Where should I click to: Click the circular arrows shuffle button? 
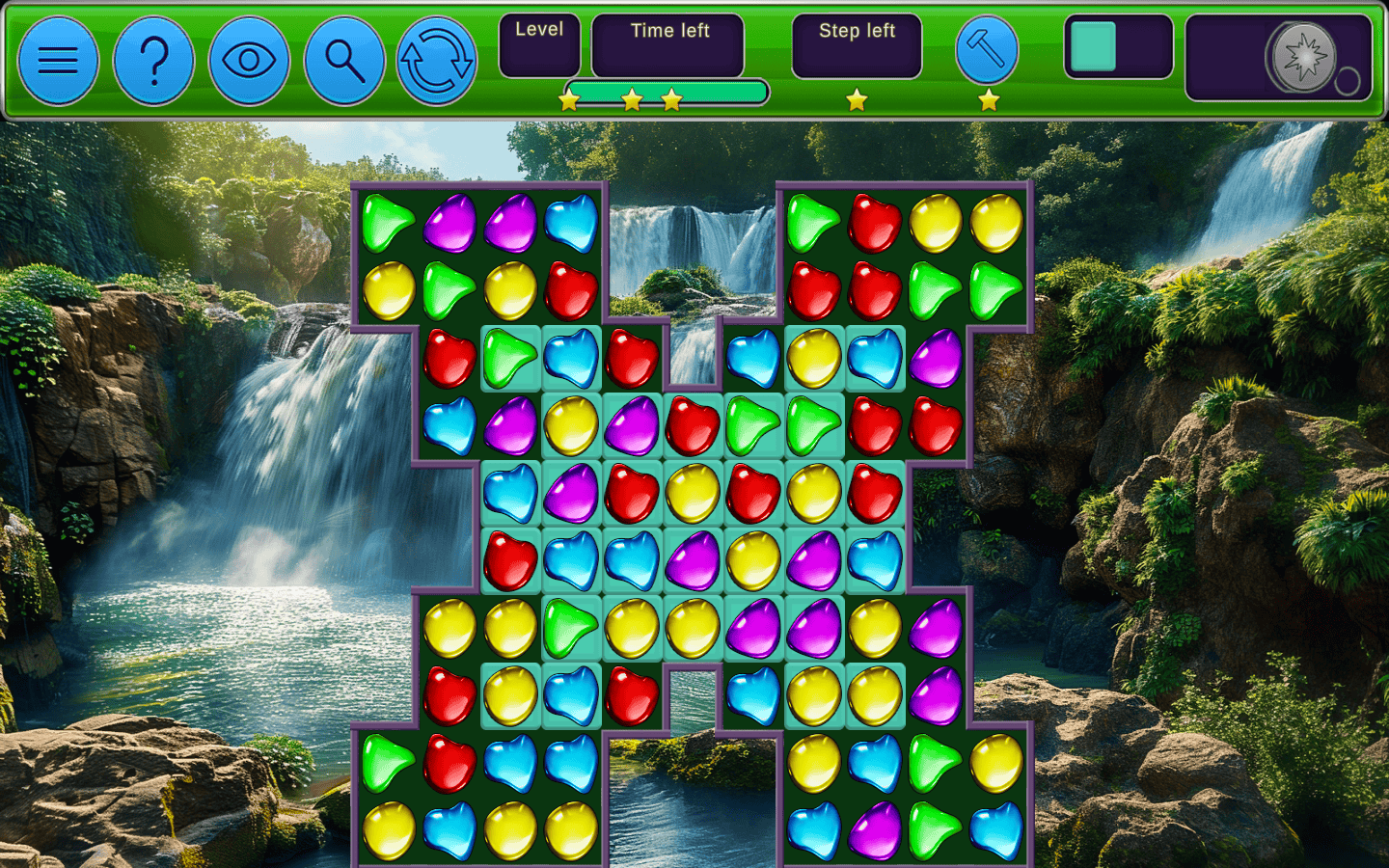[436, 61]
